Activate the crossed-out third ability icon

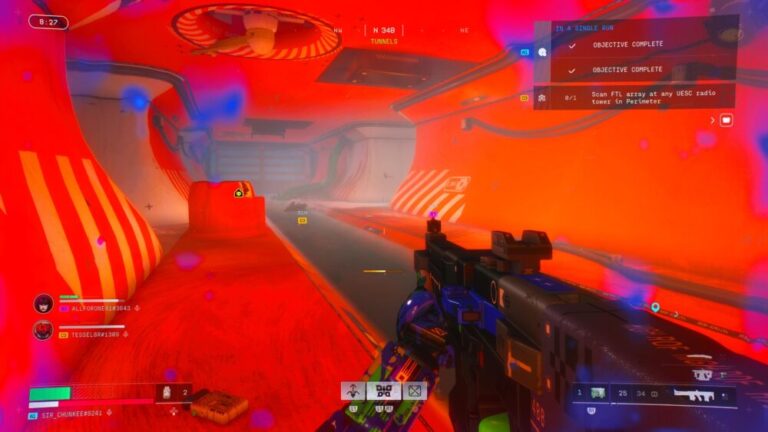tap(413, 391)
